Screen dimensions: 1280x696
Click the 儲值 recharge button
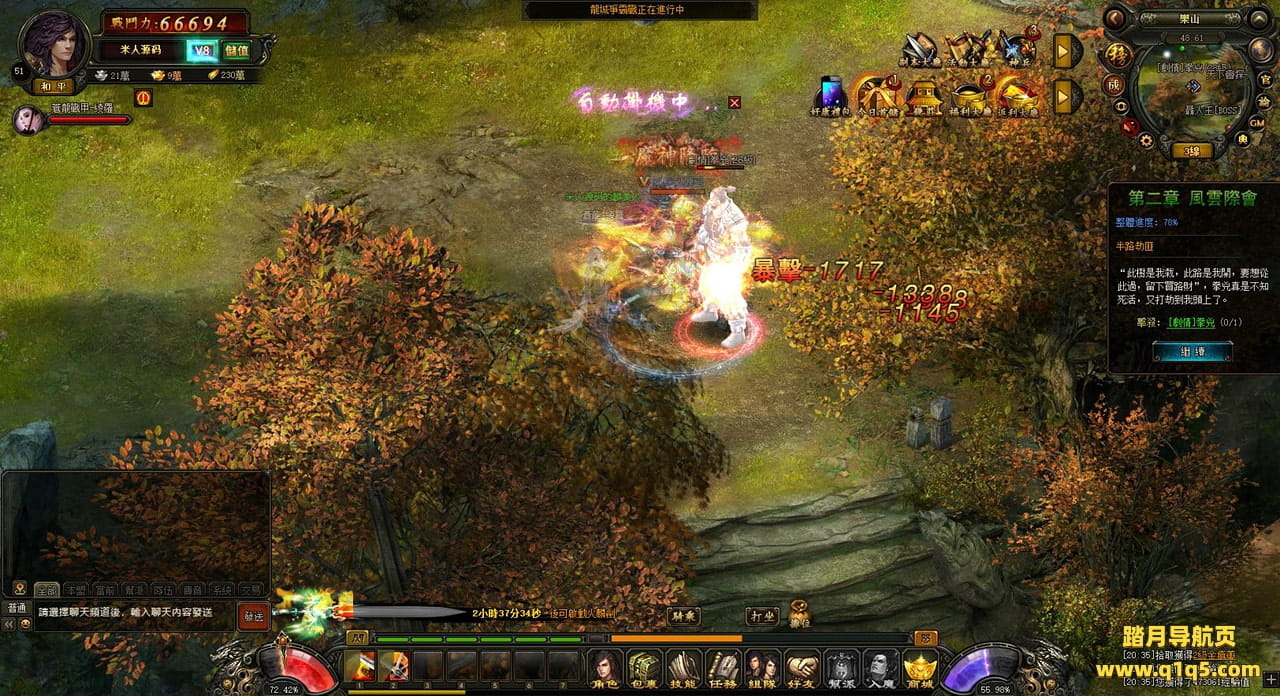(x=237, y=50)
